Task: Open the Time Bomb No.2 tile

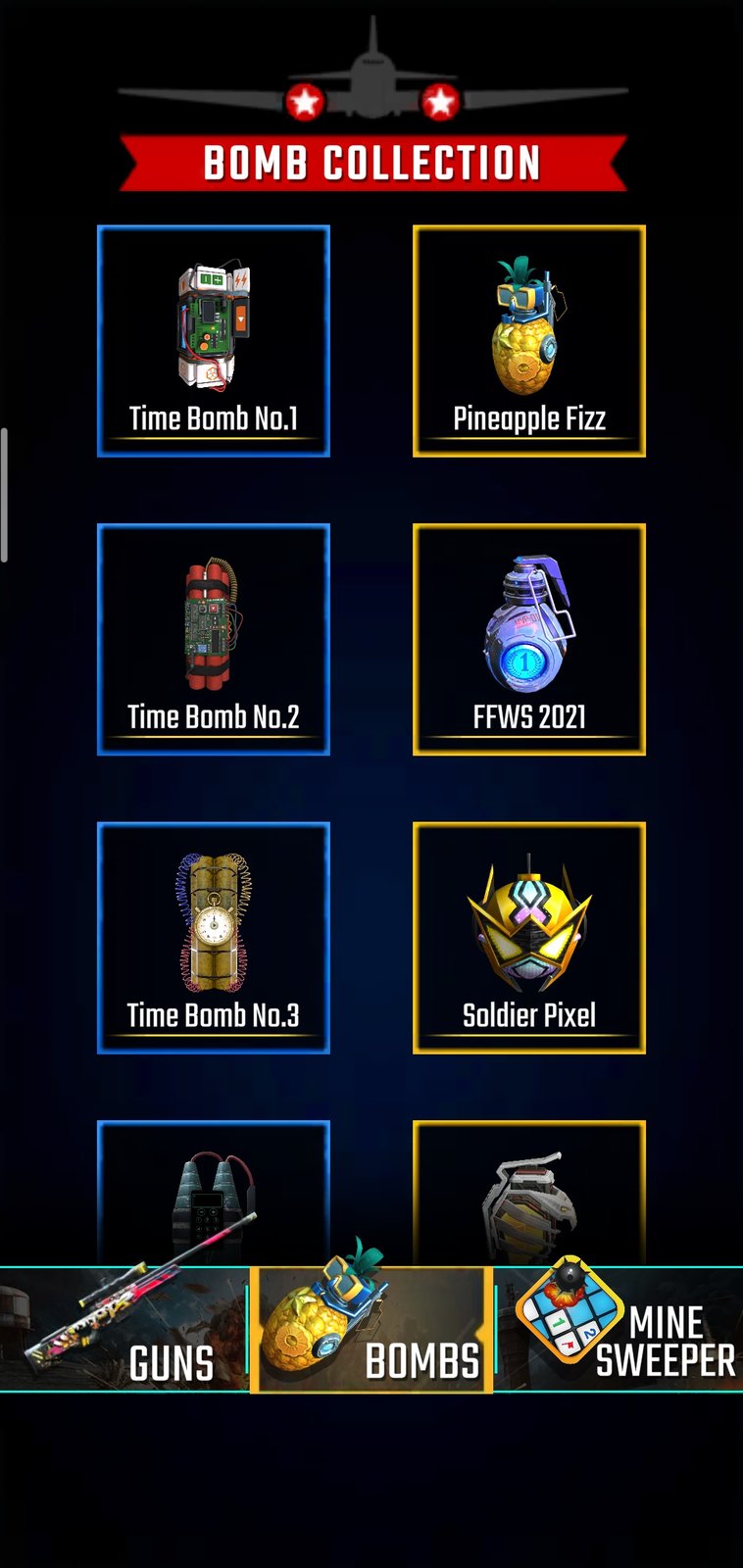Action: (x=214, y=639)
